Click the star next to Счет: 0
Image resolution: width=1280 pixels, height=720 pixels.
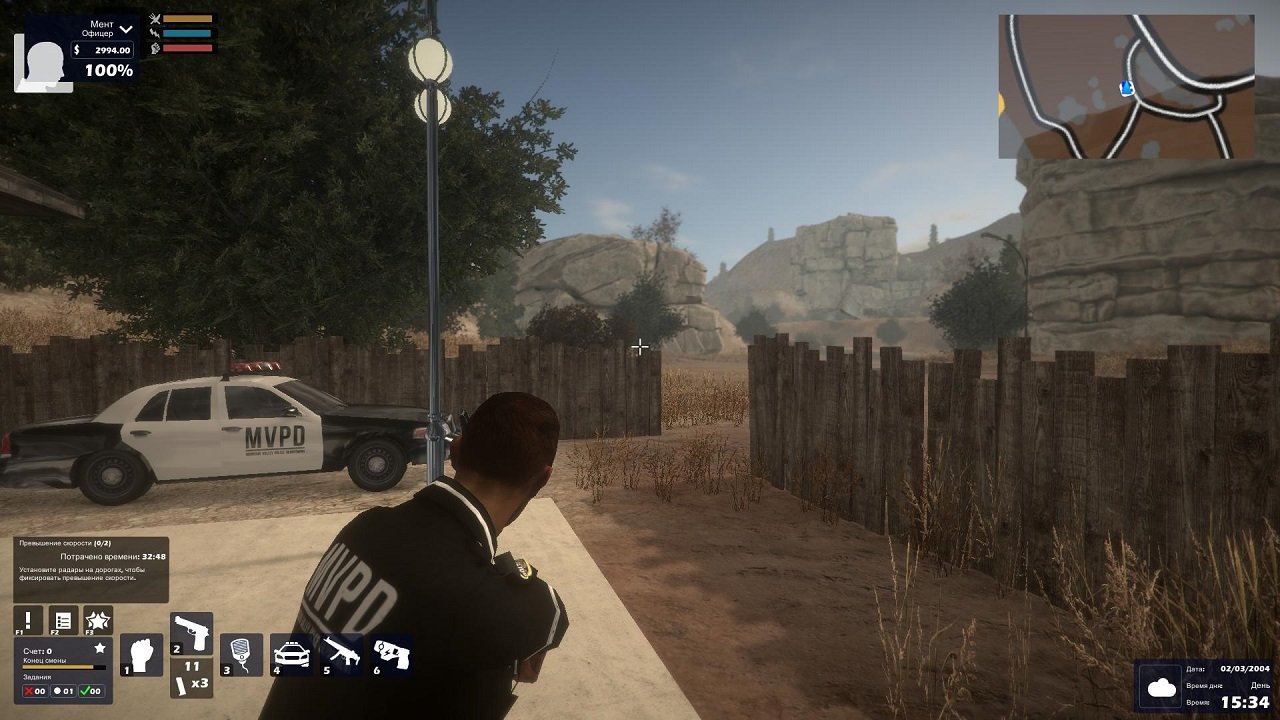(100, 648)
